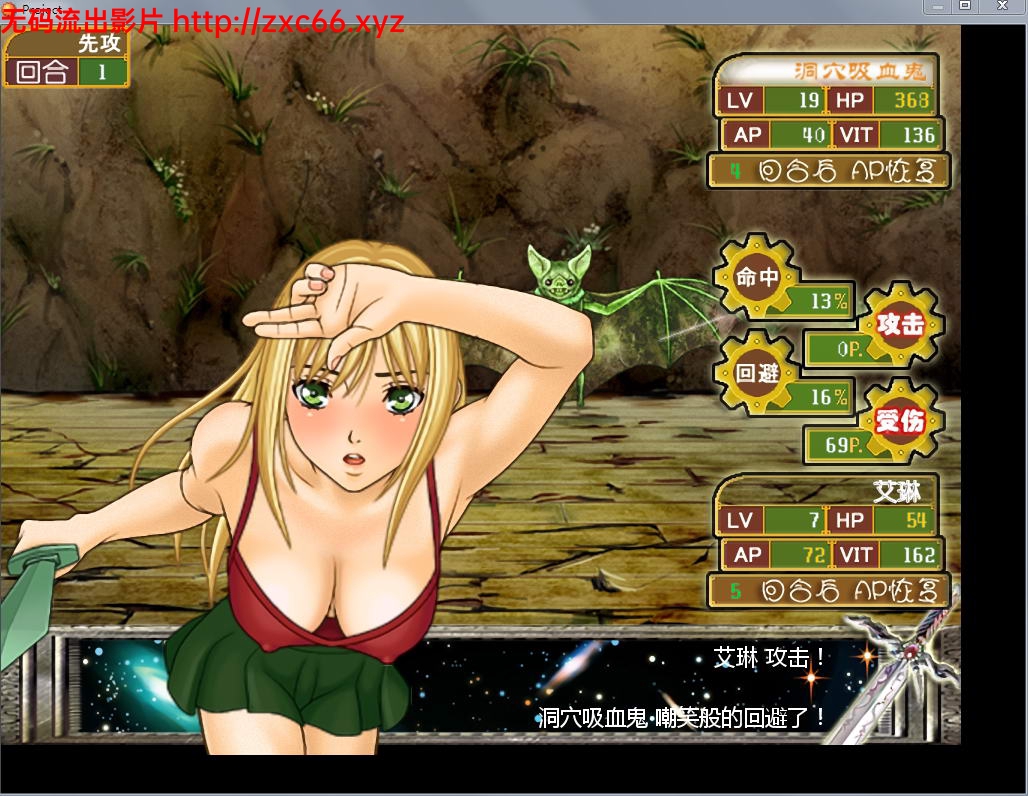This screenshot has width=1028, height=796.
Task: Choose the 命中 accuracy gear
Action: [x=757, y=277]
